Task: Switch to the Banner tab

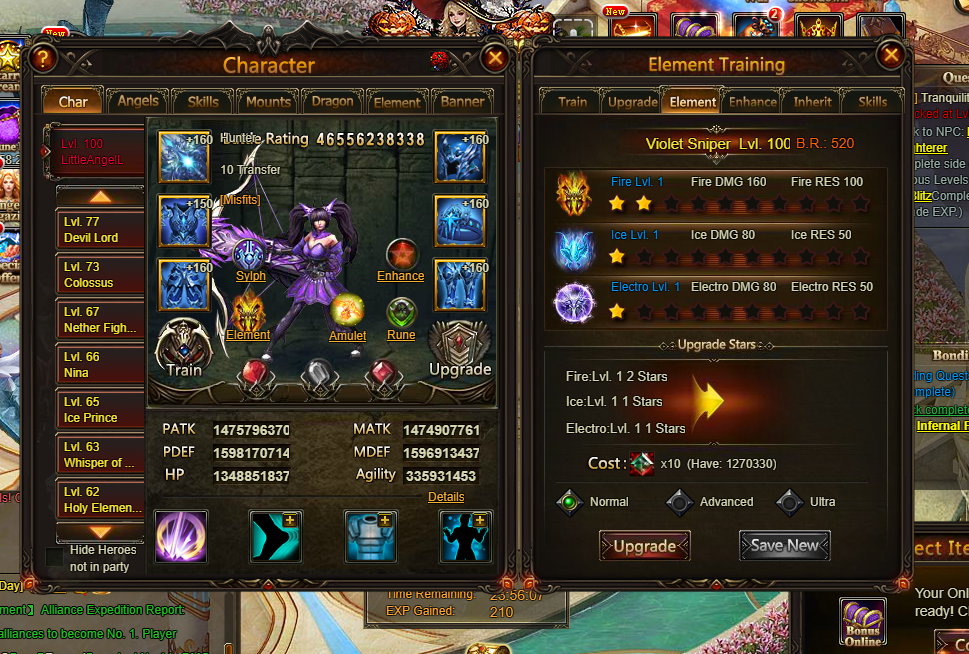Action: [x=462, y=101]
